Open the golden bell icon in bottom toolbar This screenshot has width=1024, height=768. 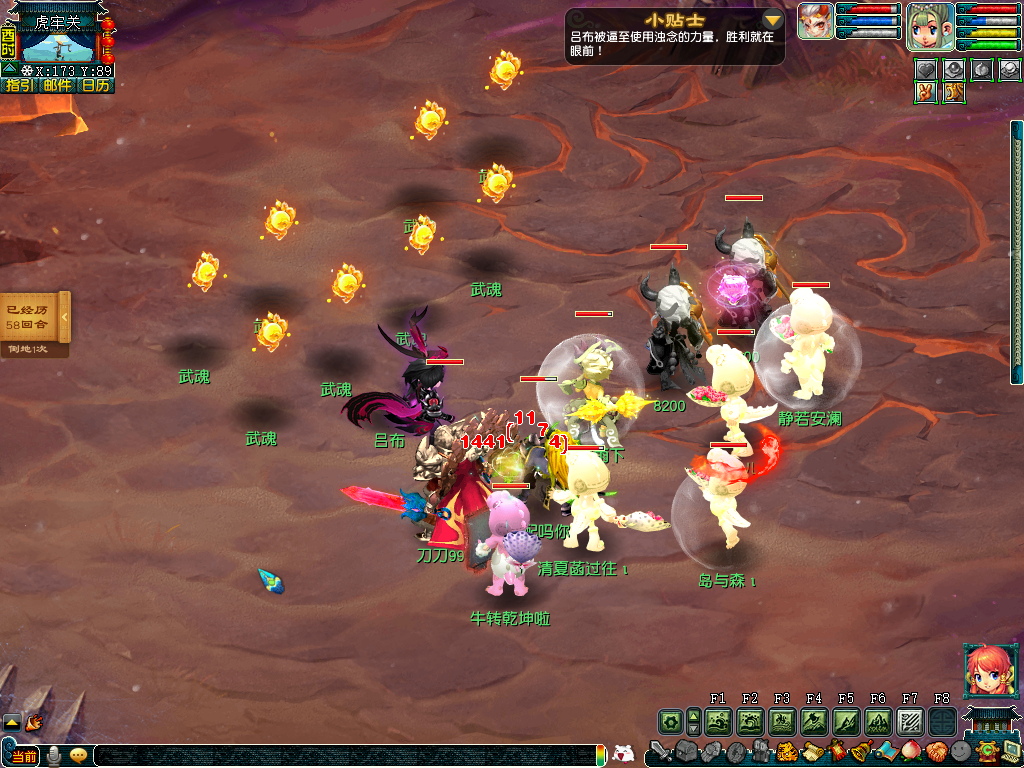(x=860, y=751)
